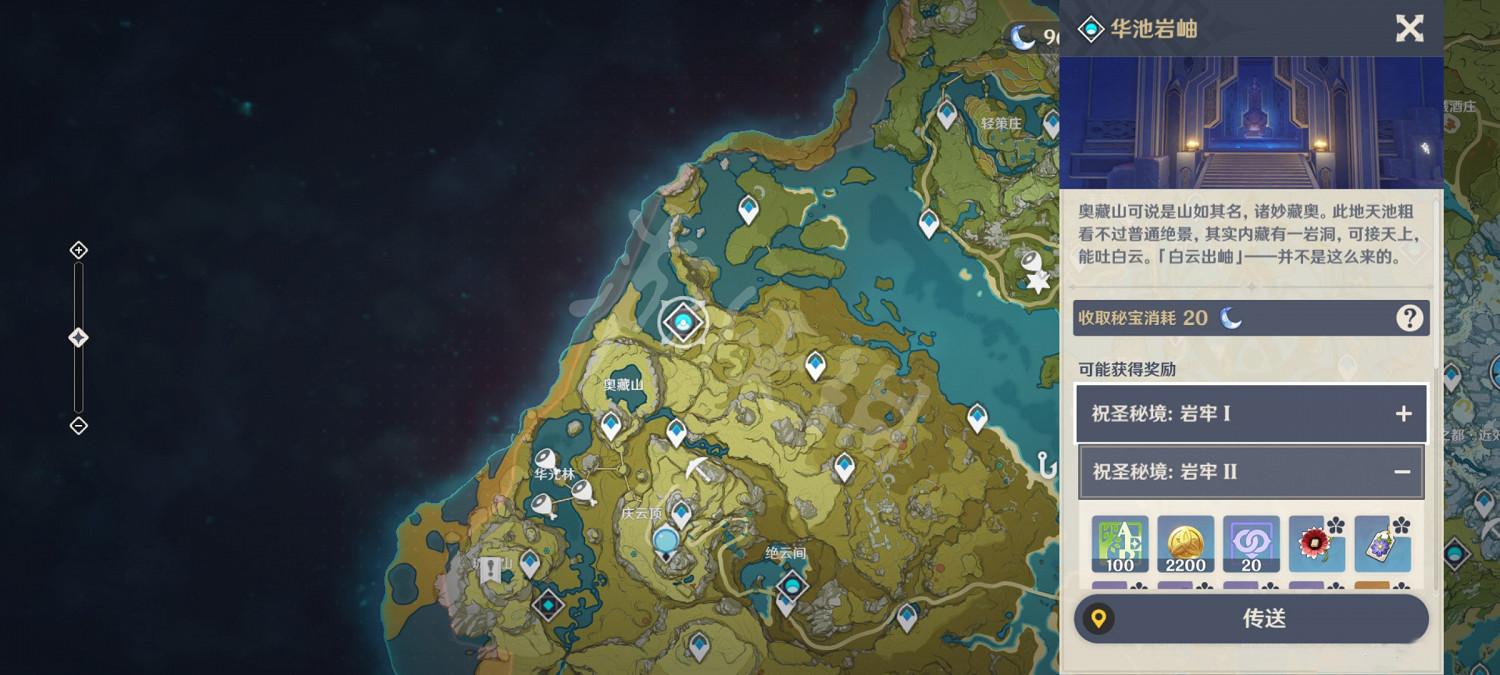1500x675 pixels.
Task: Click the quest exclamation marker on the map
Action: pyautogui.click(x=490, y=570)
